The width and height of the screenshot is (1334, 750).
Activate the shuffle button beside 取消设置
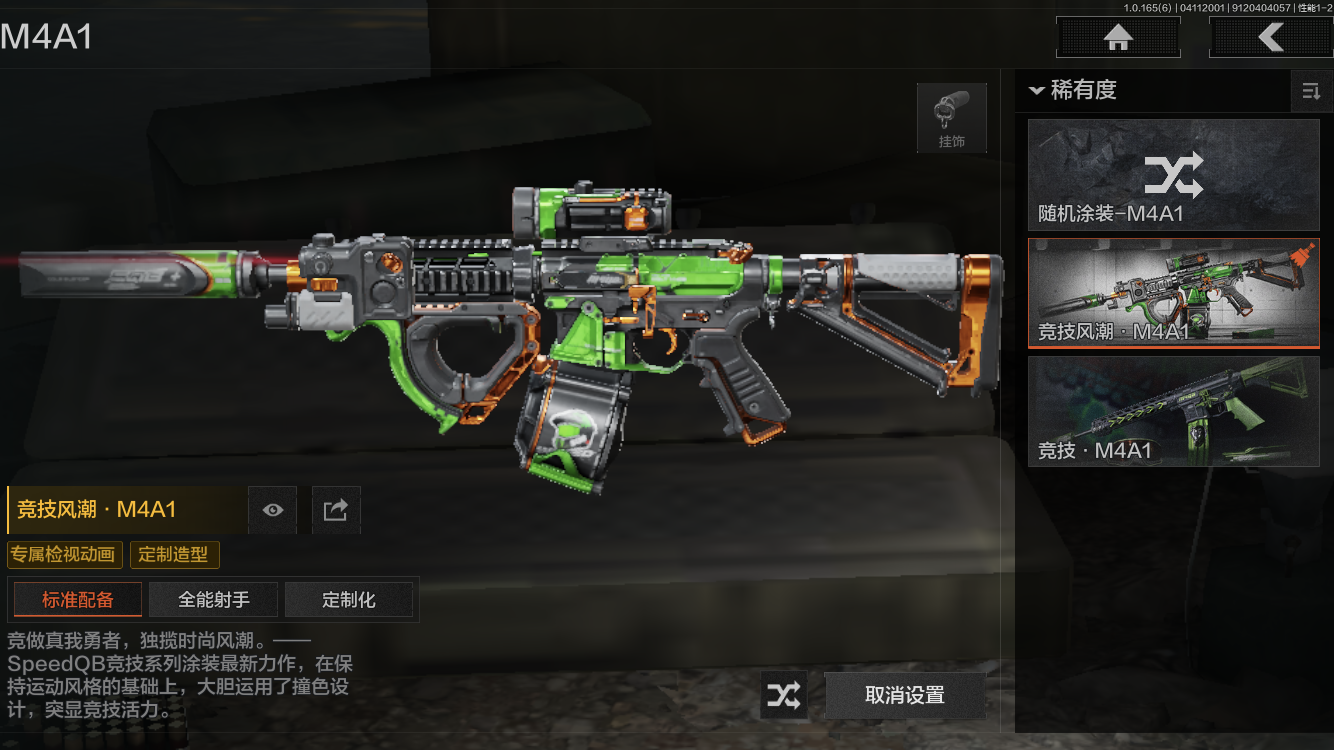784,695
